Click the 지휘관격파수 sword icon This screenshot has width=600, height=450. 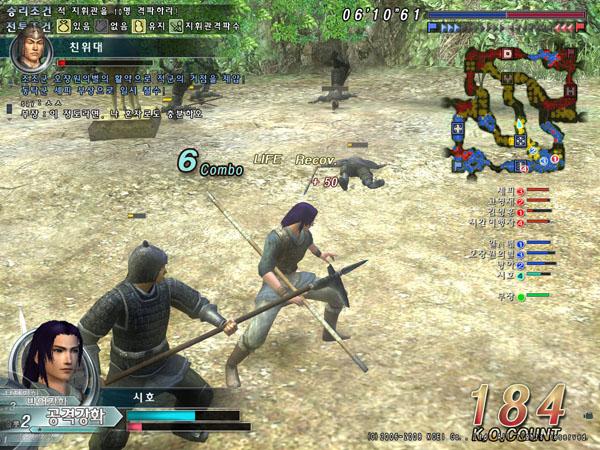click(177, 26)
